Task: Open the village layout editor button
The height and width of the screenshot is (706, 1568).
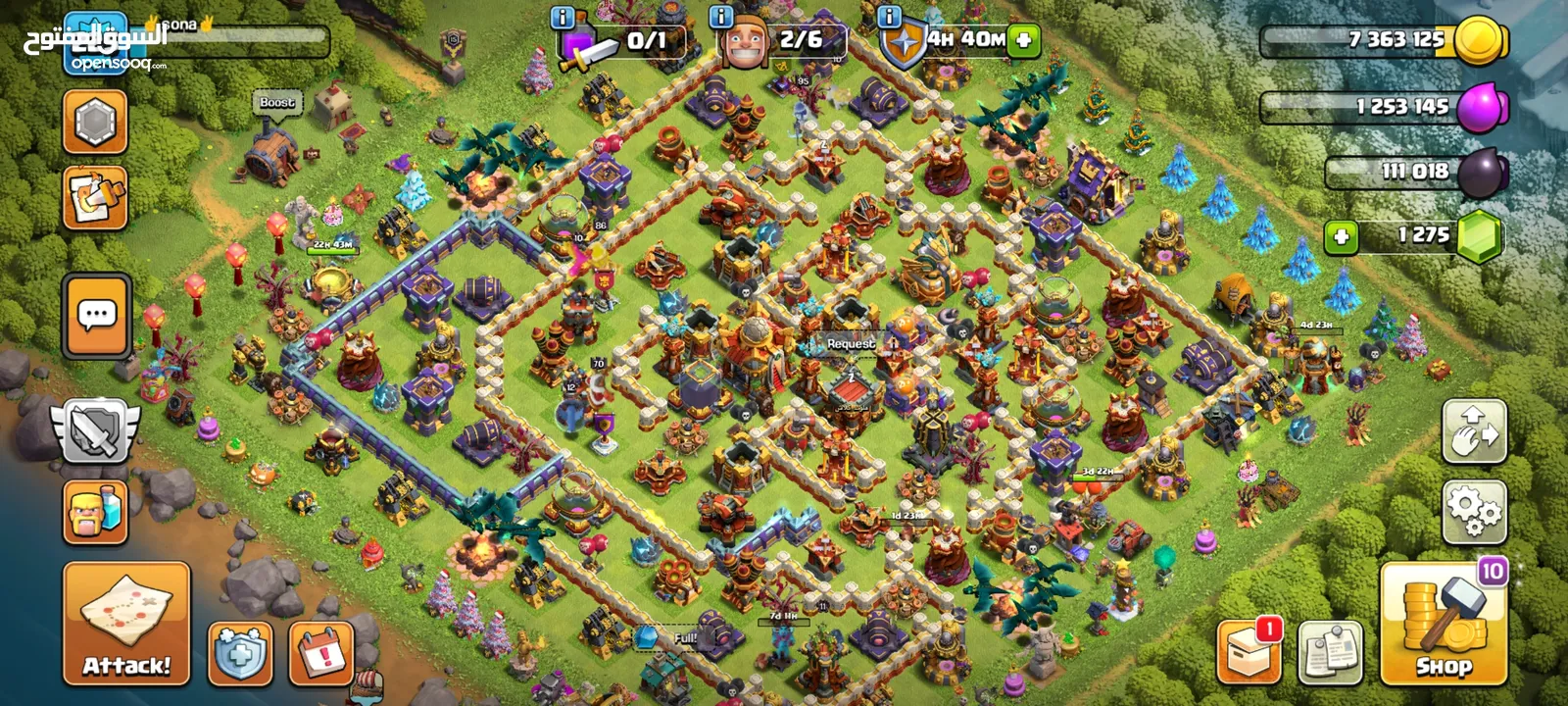Action: [x=1473, y=431]
